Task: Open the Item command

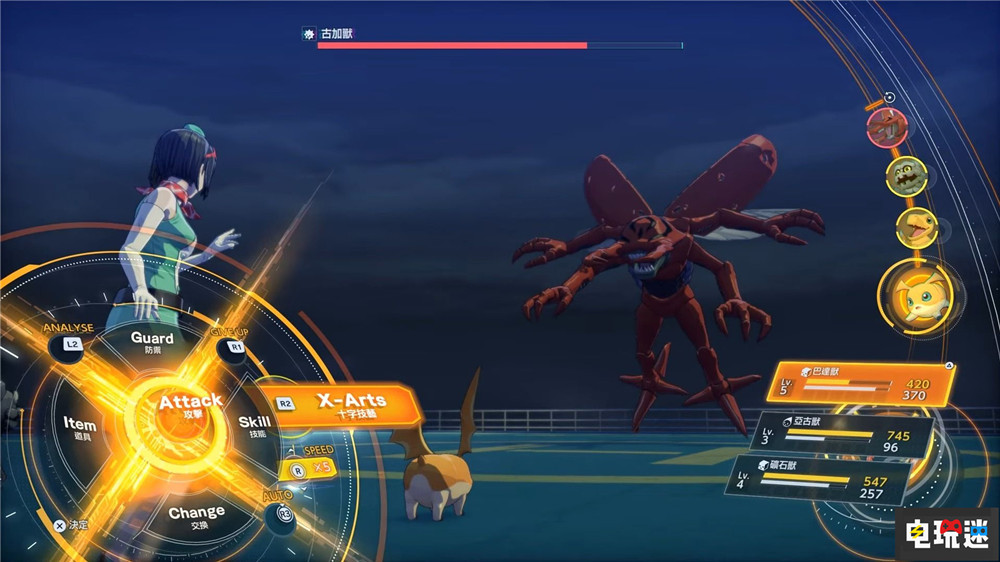Action: pos(80,427)
